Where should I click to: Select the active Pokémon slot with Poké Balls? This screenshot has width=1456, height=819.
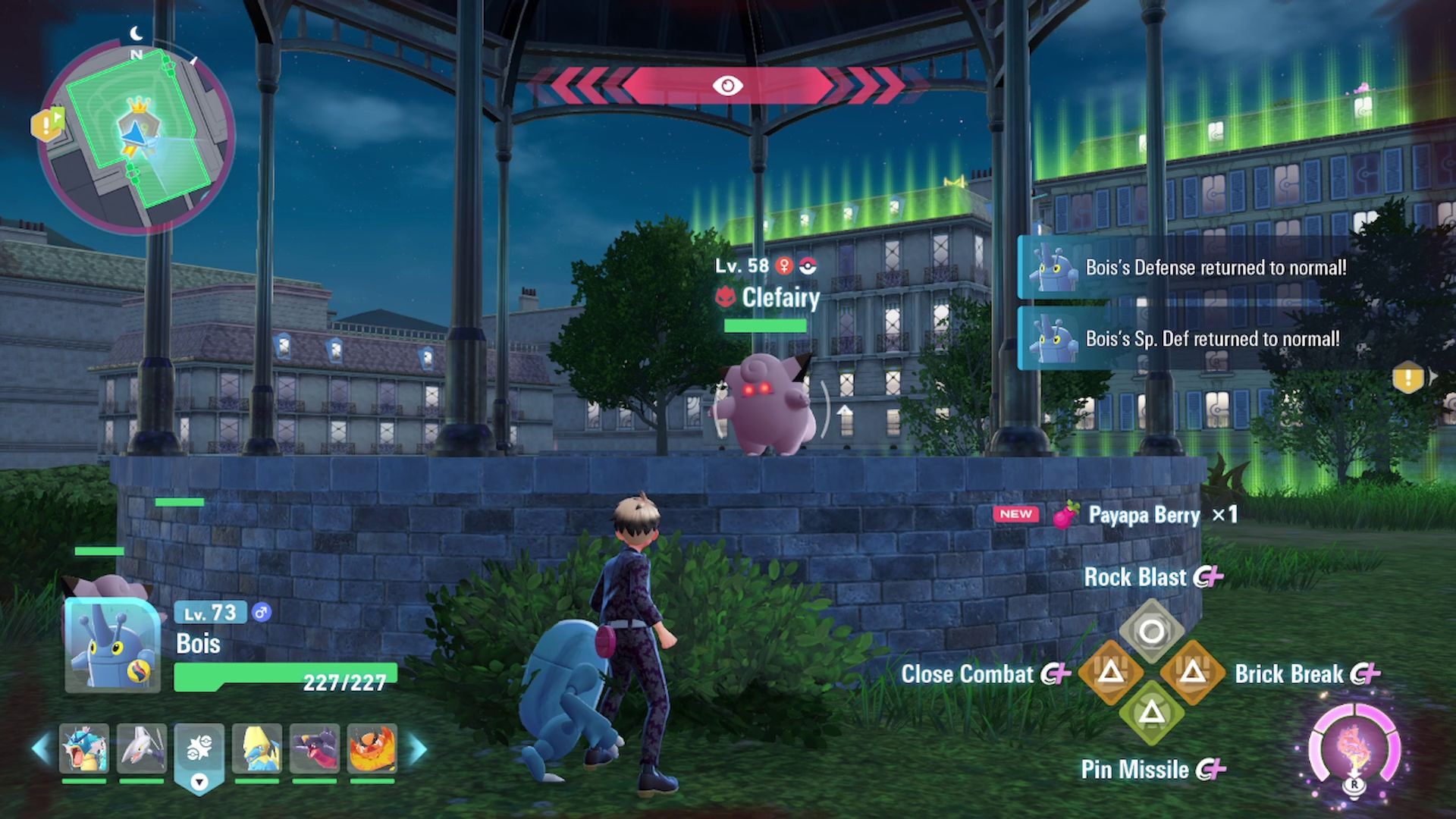click(199, 750)
